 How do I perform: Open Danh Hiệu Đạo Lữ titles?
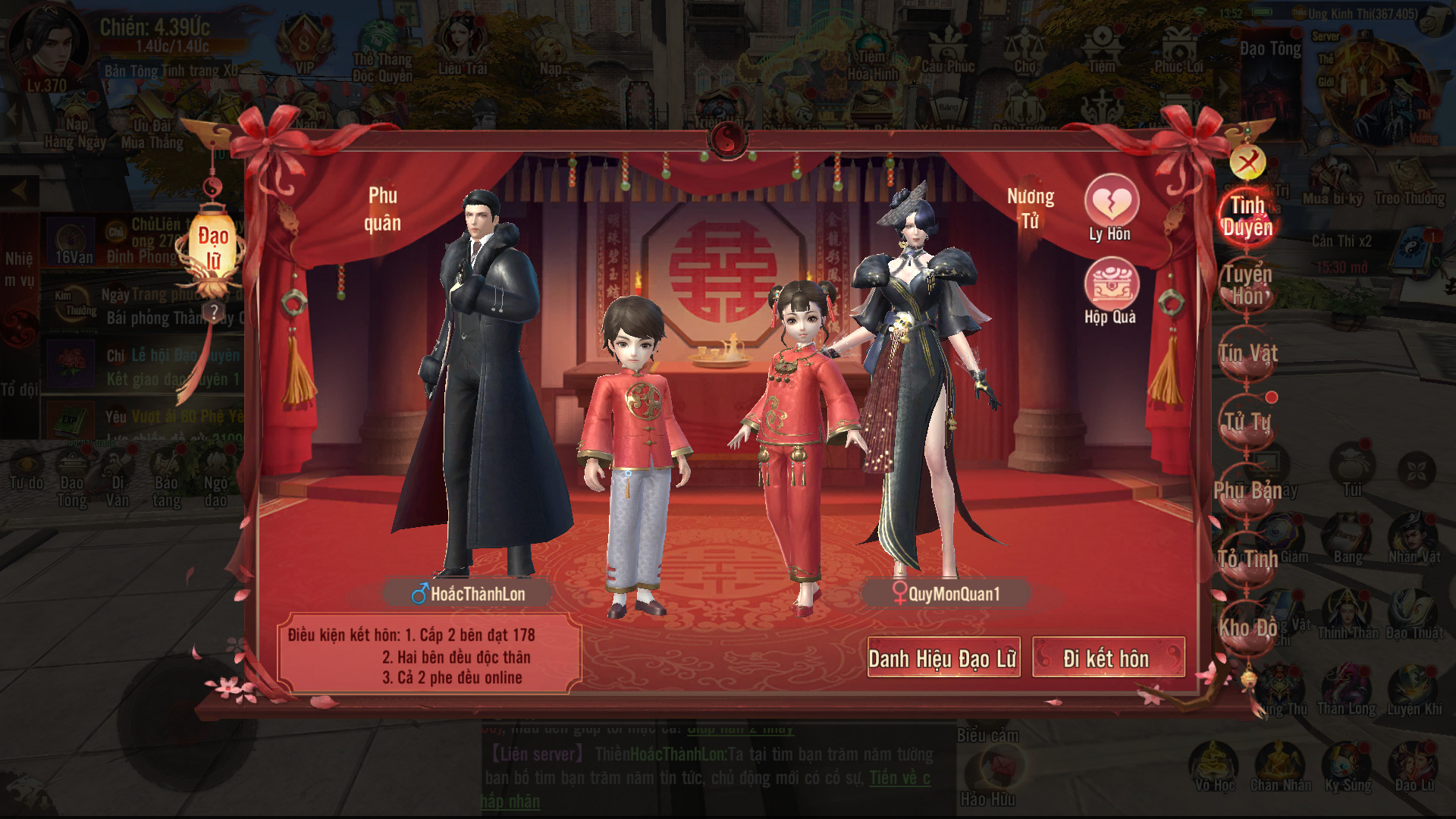point(943,658)
